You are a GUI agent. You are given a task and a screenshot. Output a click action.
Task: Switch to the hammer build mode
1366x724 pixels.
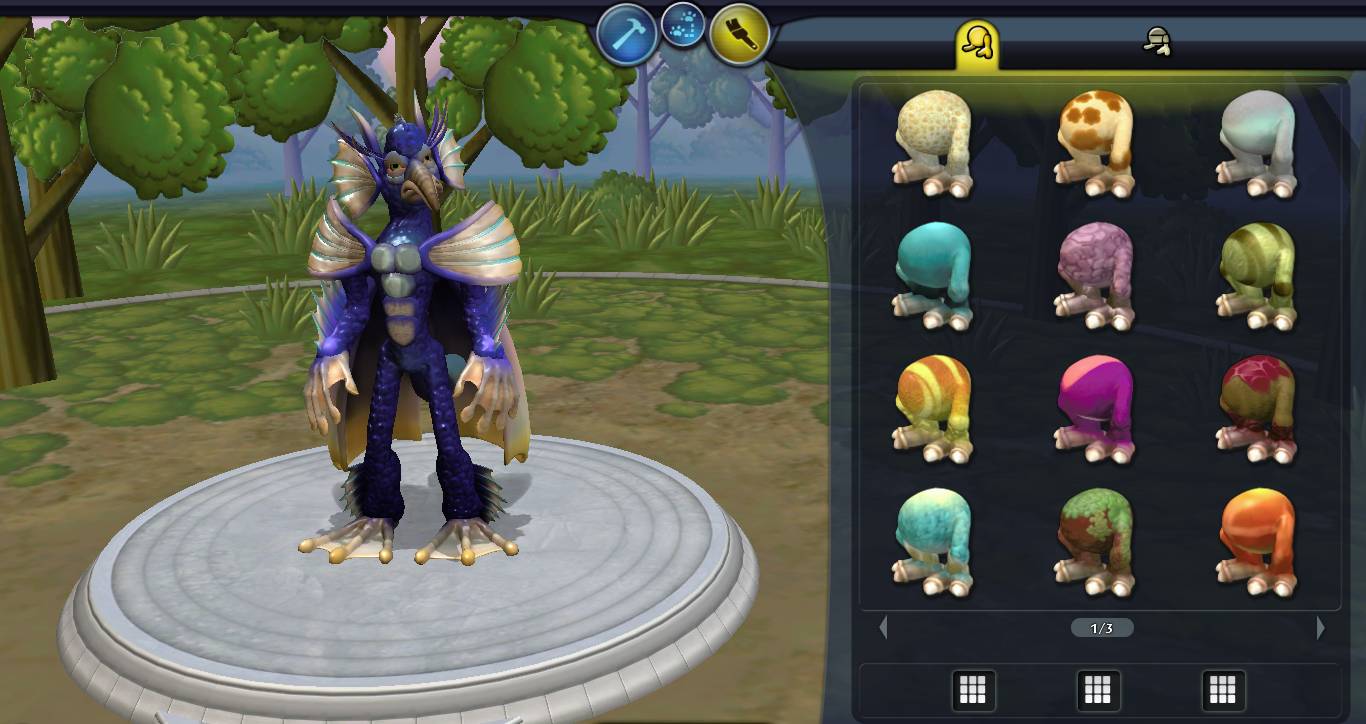(627, 34)
